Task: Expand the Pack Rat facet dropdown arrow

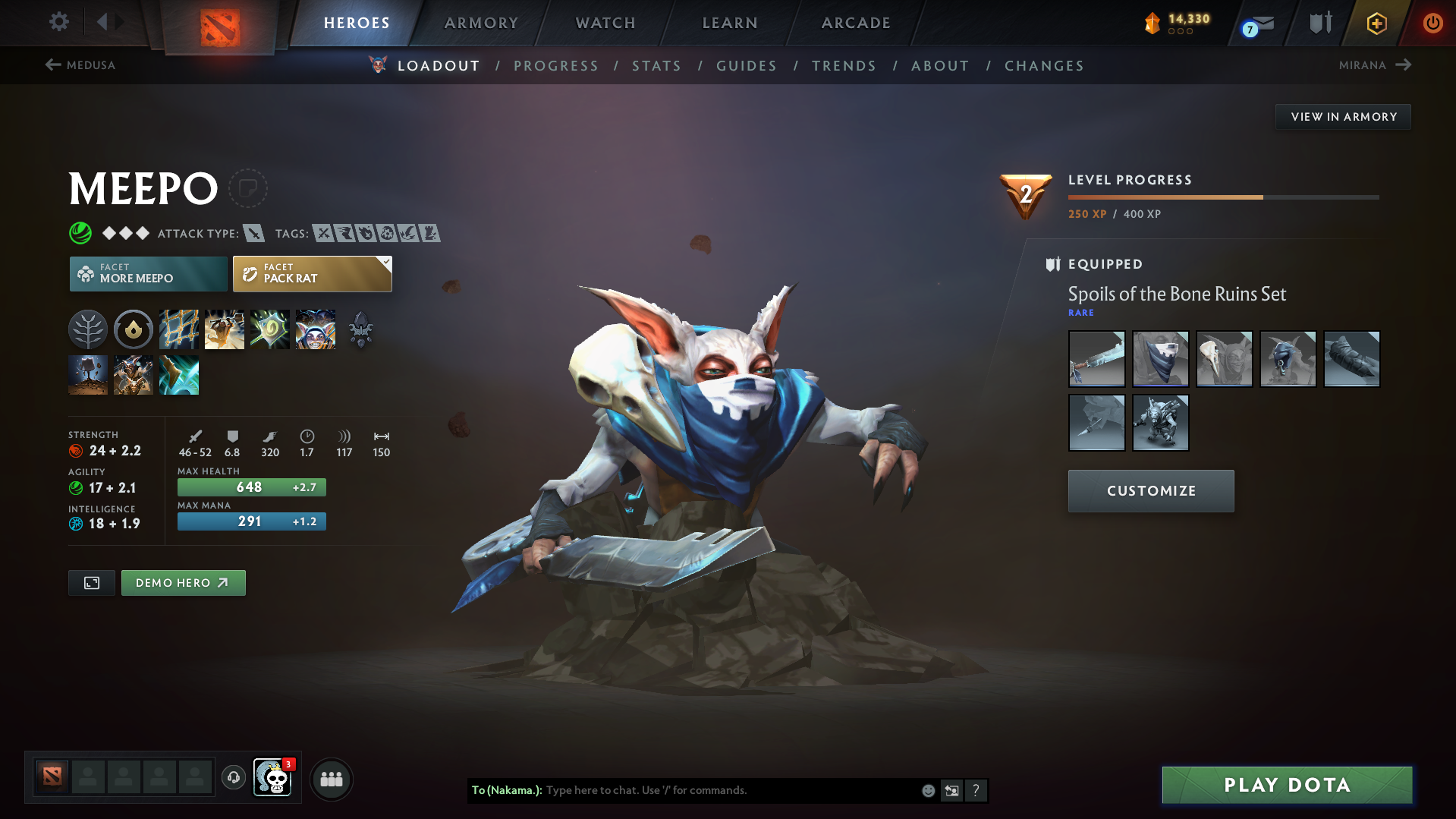Action: [387, 263]
